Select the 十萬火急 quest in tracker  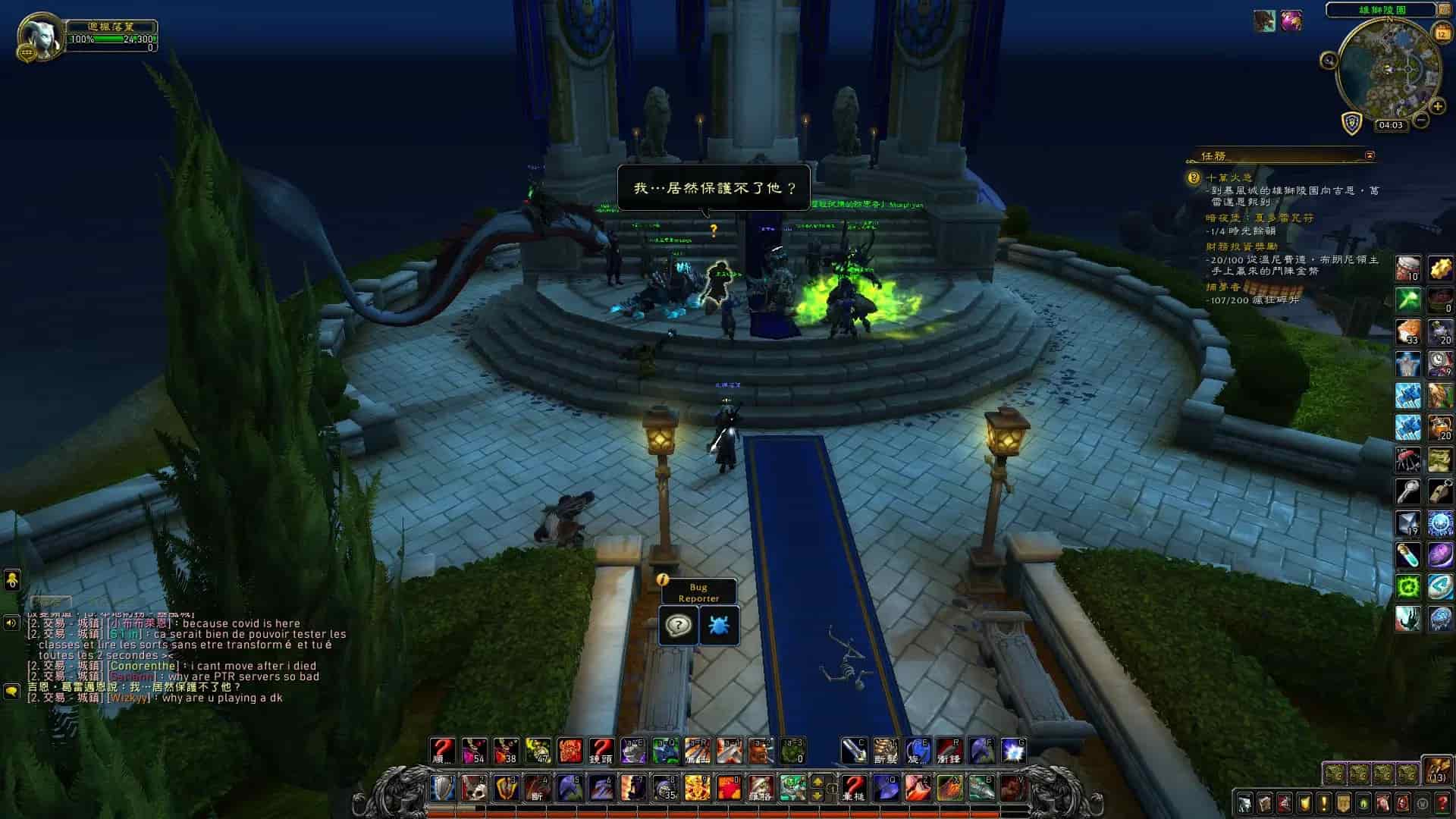[1229, 177]
